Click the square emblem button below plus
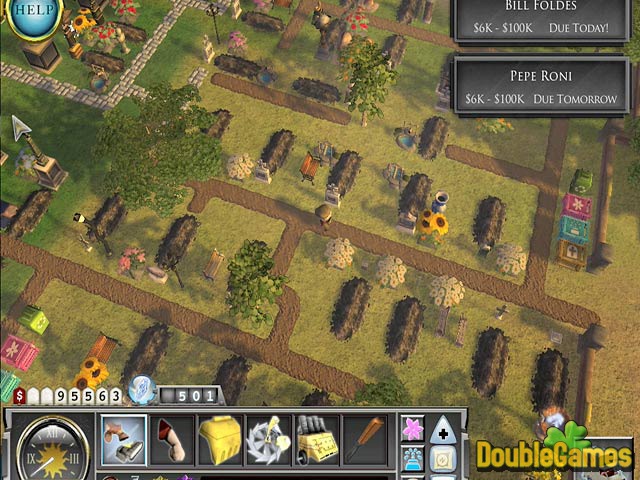 coord(443,460)
